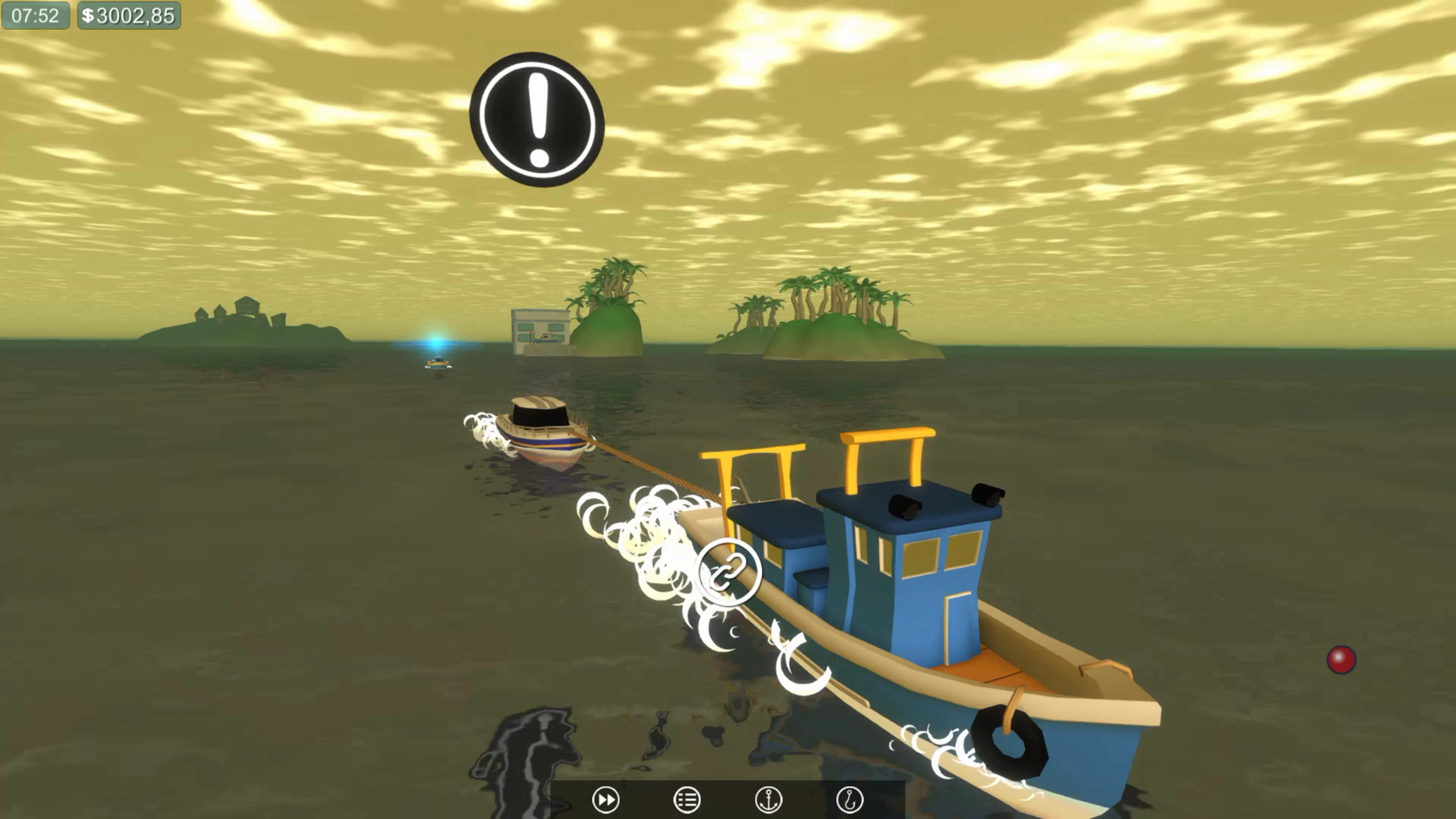Viewport: 1456px width, 819px height.
Task: Open the list menu on the bottom bar
Action: coord(688,800)
